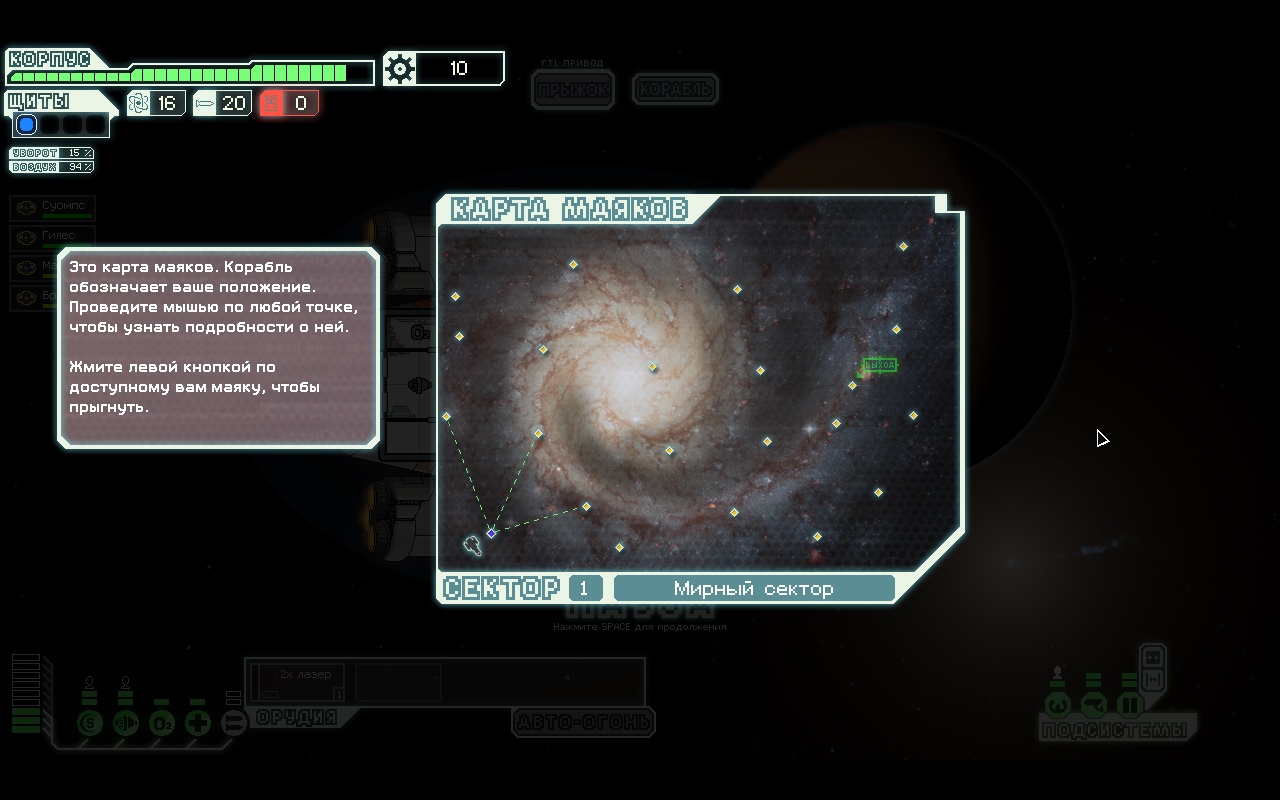Click the weapons system missile icon
The width and height of the screenshot is (1280, 800).
coord(233,722)
